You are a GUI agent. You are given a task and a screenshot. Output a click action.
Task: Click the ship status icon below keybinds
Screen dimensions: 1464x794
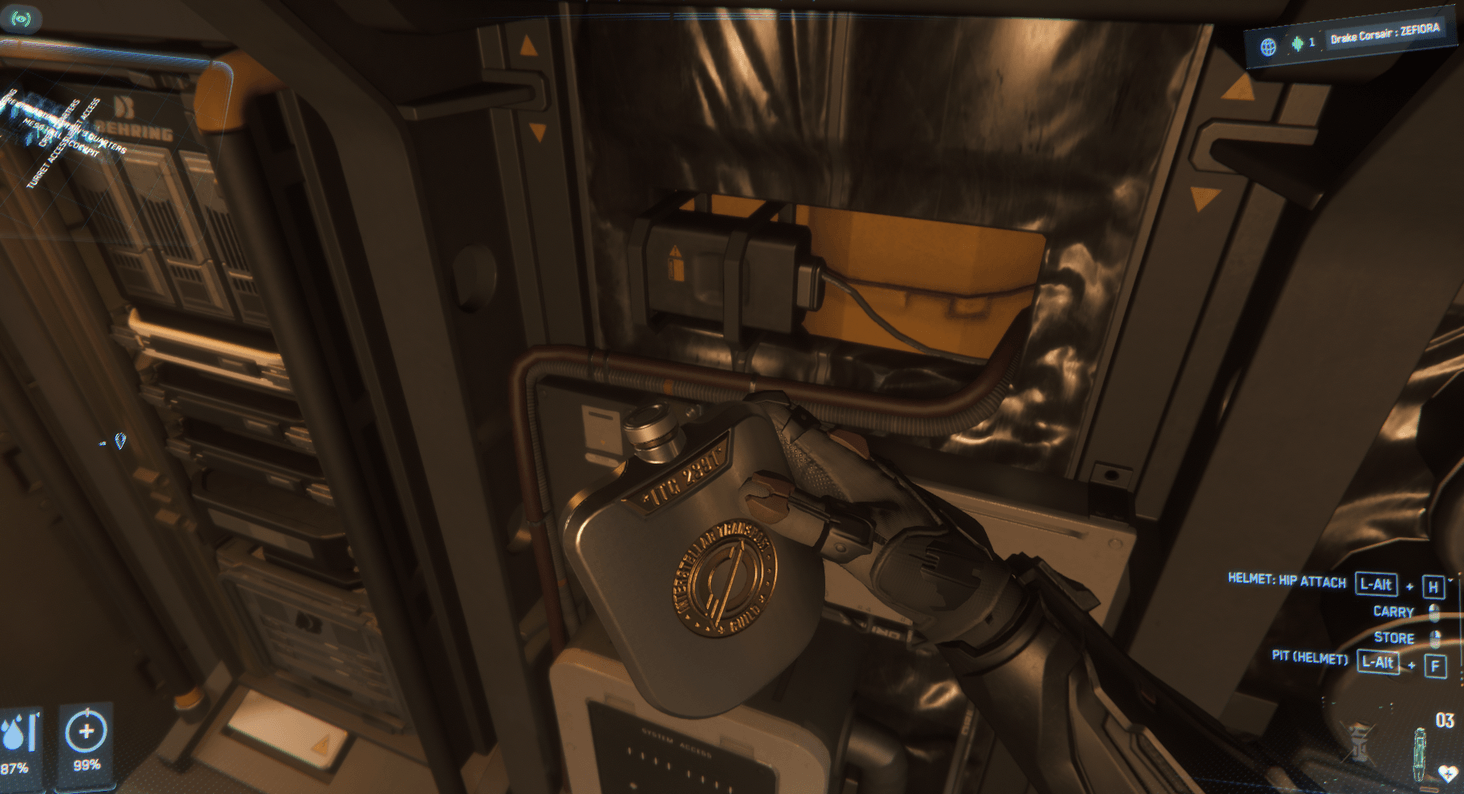point(1358,743)
